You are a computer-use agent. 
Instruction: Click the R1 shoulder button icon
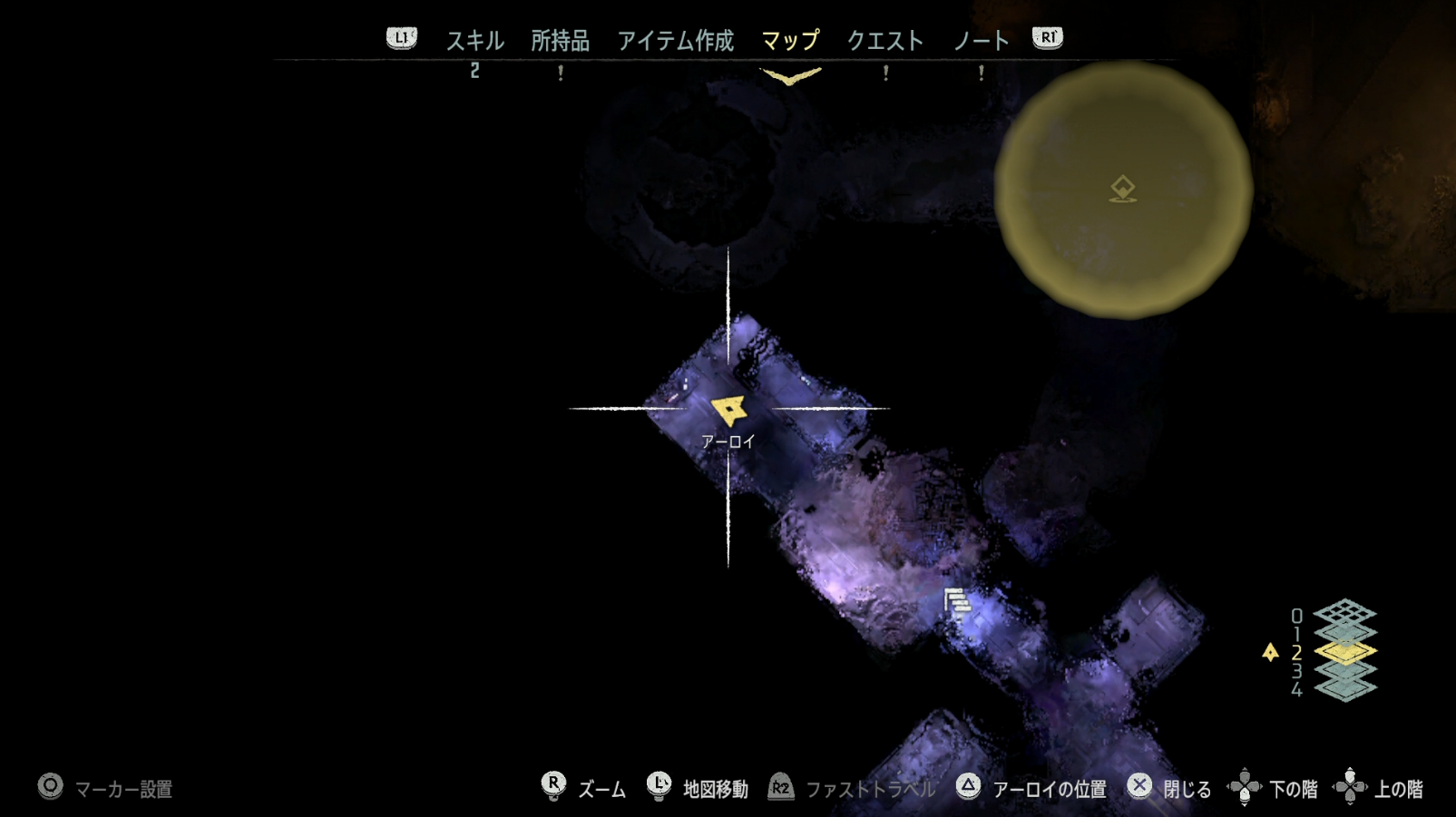[x=1046, y=38]
